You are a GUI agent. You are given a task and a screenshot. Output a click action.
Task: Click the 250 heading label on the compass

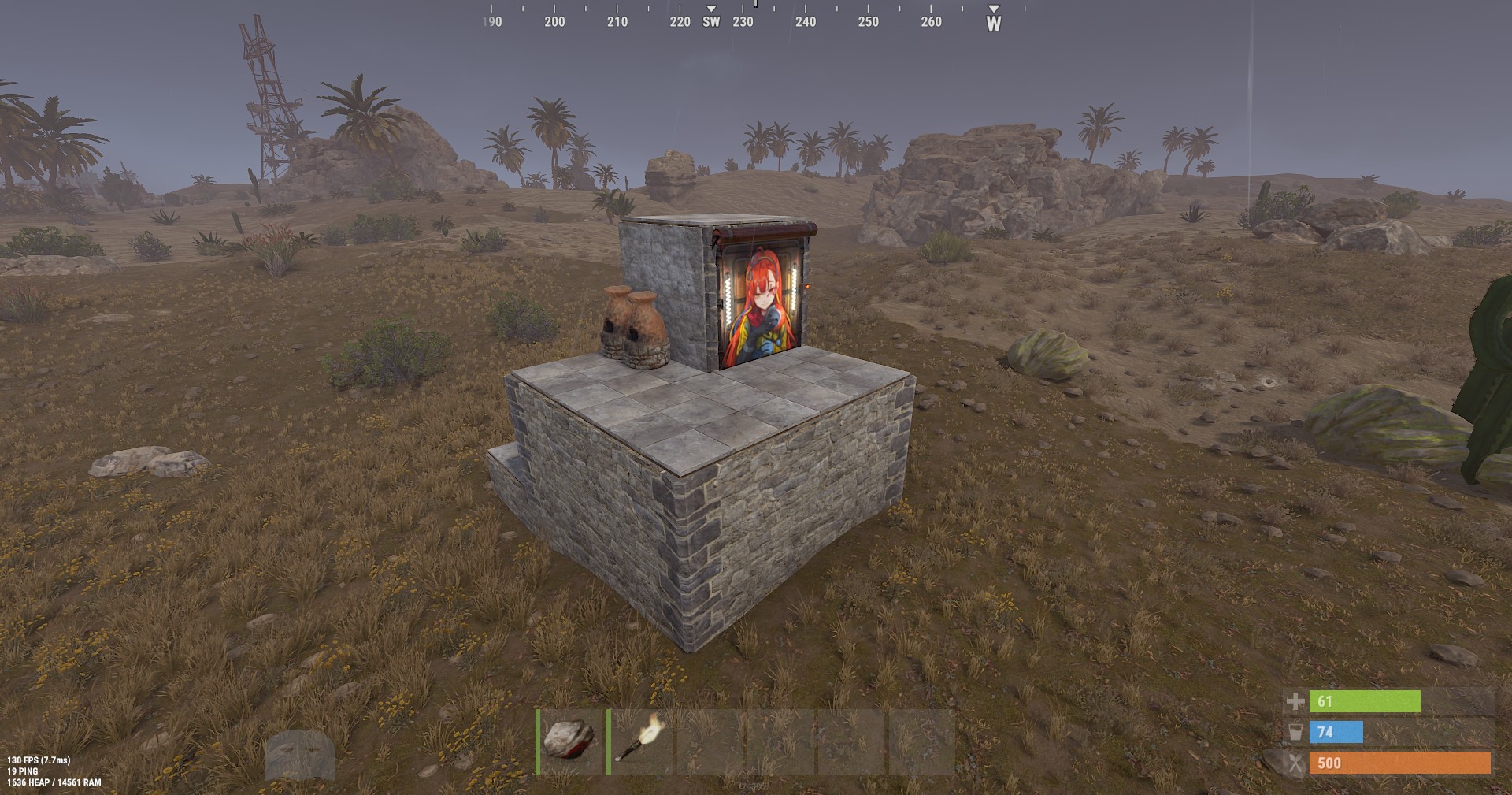click(x=868, y=22)
